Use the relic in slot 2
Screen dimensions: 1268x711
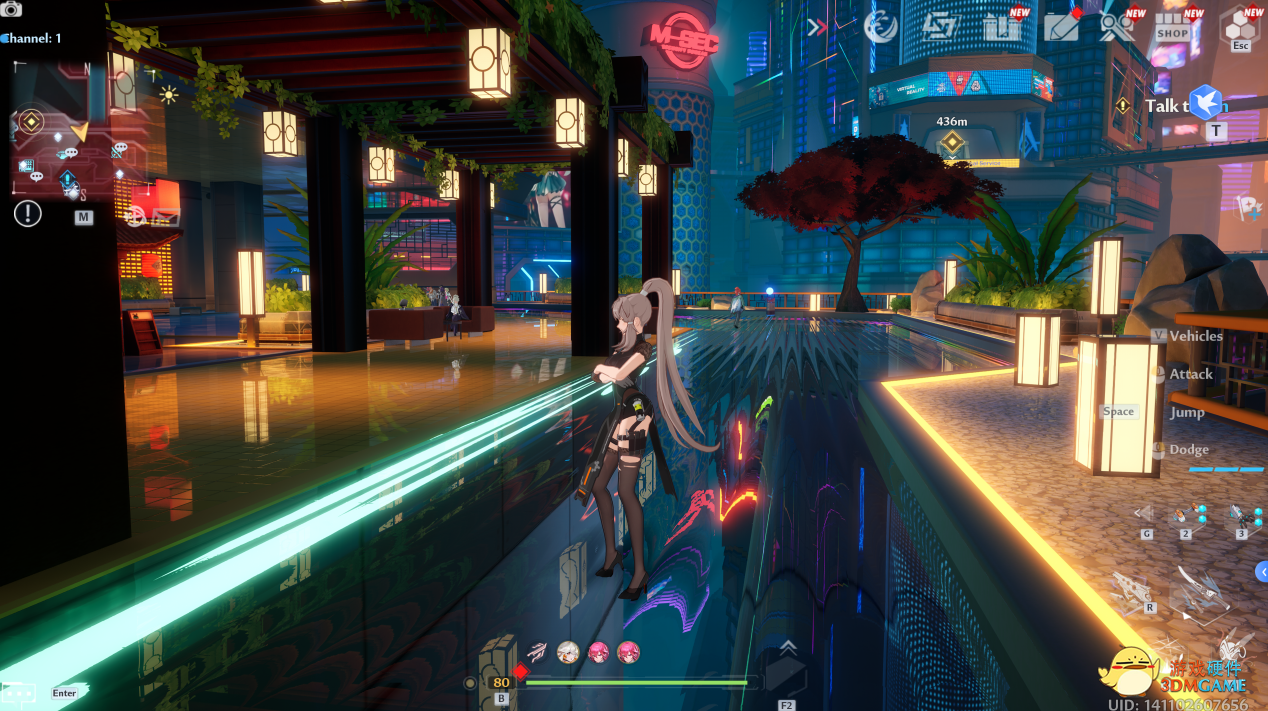coord(1186,516)
